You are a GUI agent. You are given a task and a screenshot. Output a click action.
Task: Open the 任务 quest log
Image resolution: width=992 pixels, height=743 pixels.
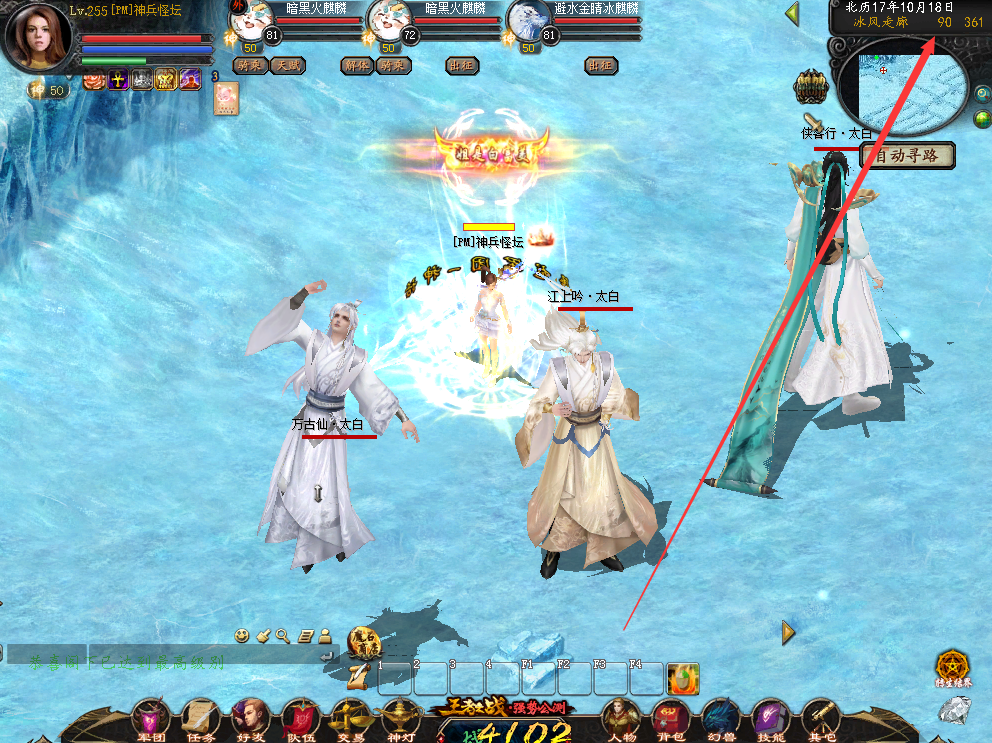pos(201,717)
